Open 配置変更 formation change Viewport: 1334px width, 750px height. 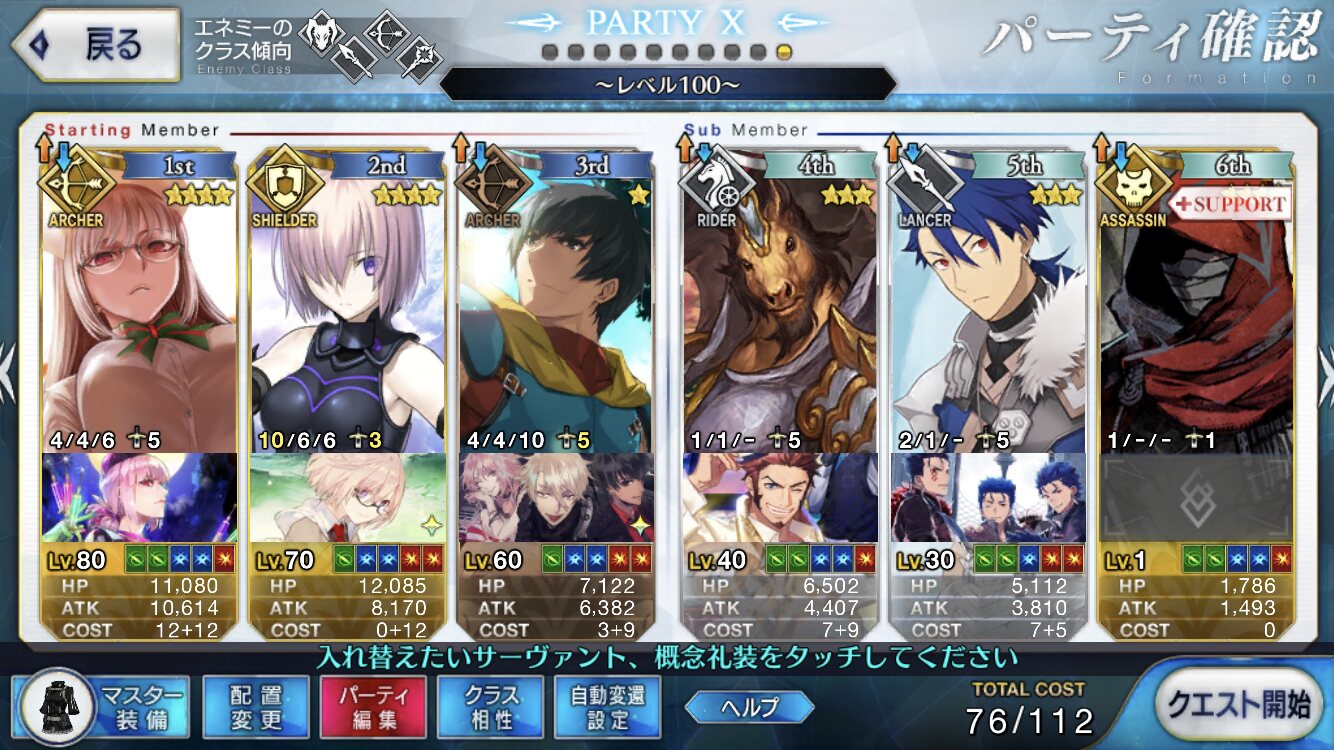(x=256, y=706)
